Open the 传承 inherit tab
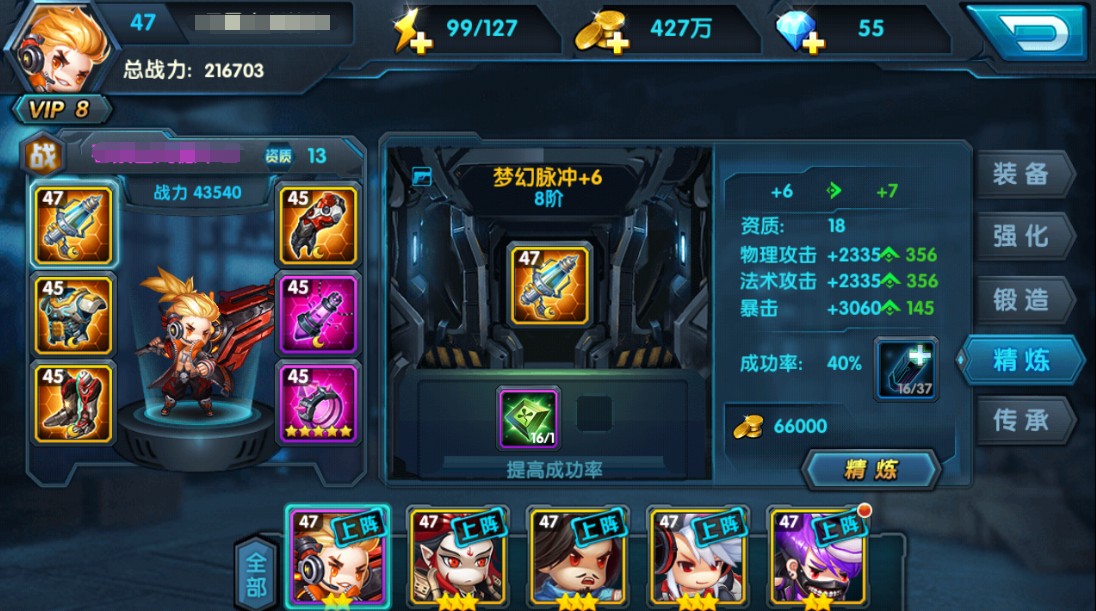 click(x=1022, y=421)
